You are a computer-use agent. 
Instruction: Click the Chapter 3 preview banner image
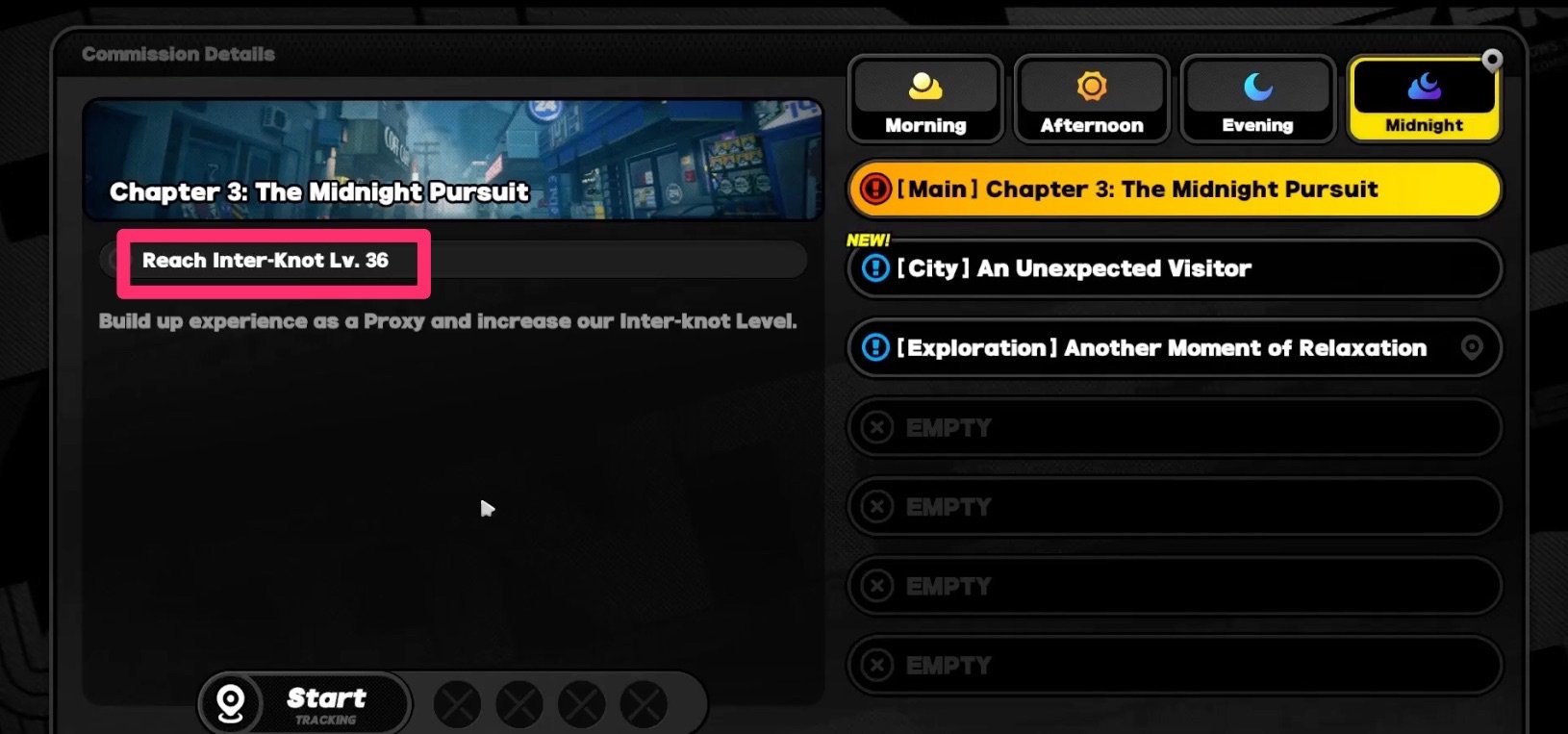pos(456,161)
